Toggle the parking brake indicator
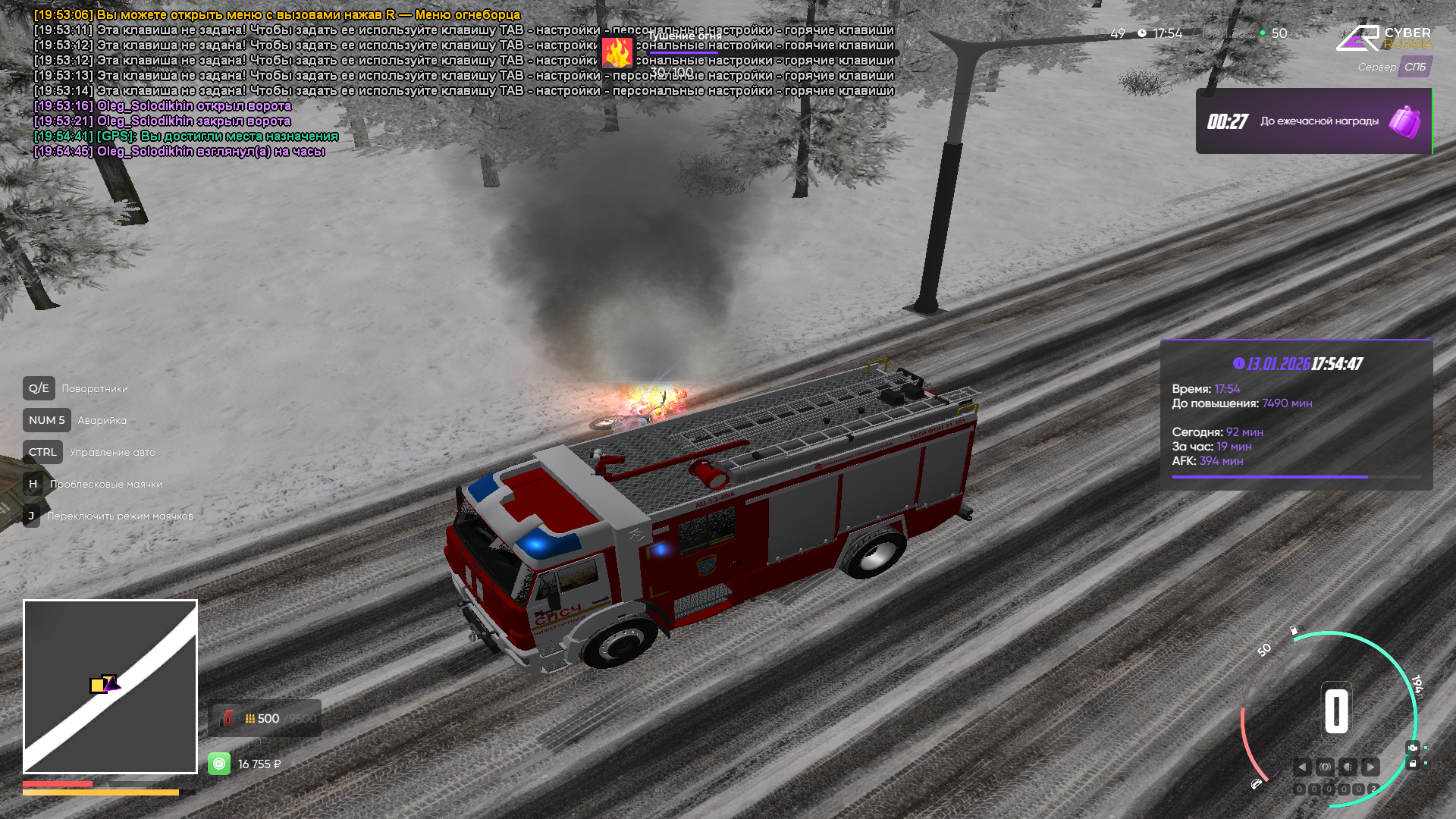The width and height of the screenshot is (1456, 819). (1325, 767)
